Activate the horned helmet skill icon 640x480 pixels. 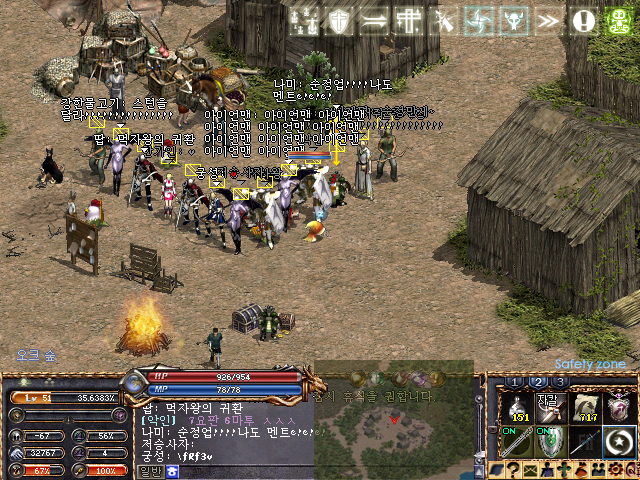[512, 20]
